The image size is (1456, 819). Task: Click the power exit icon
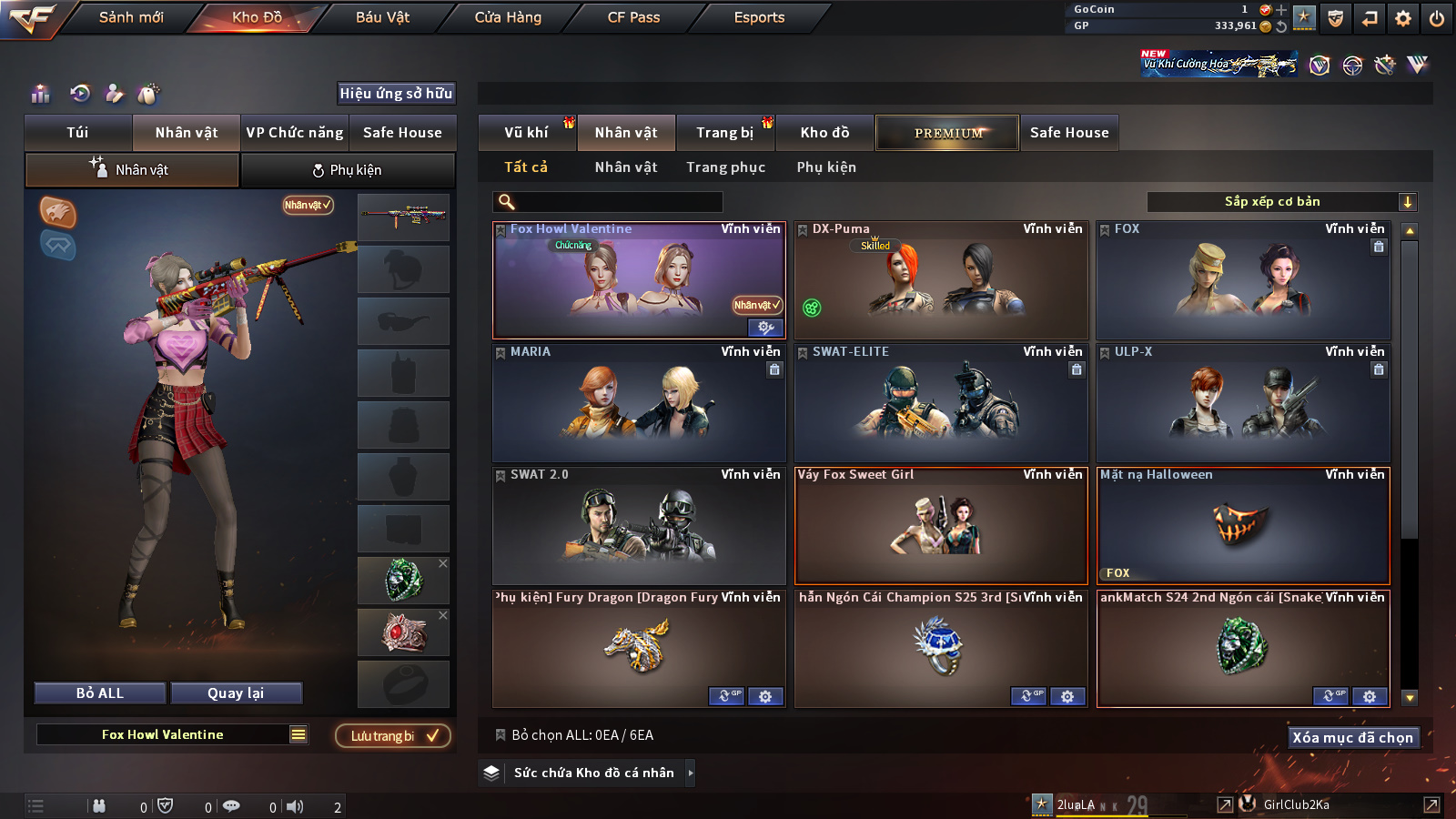click(1437, 18)
